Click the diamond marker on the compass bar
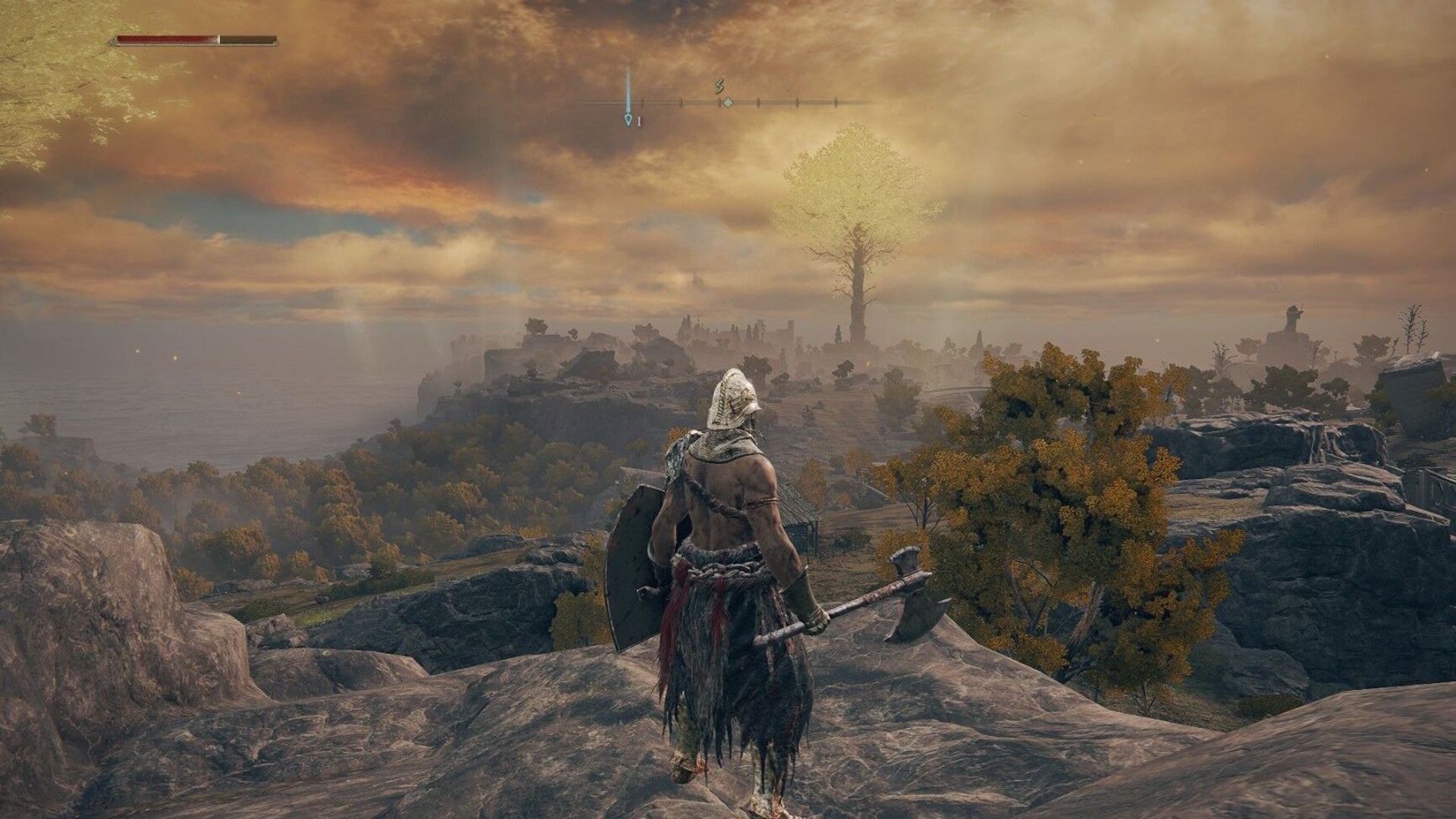 [727, 102]
